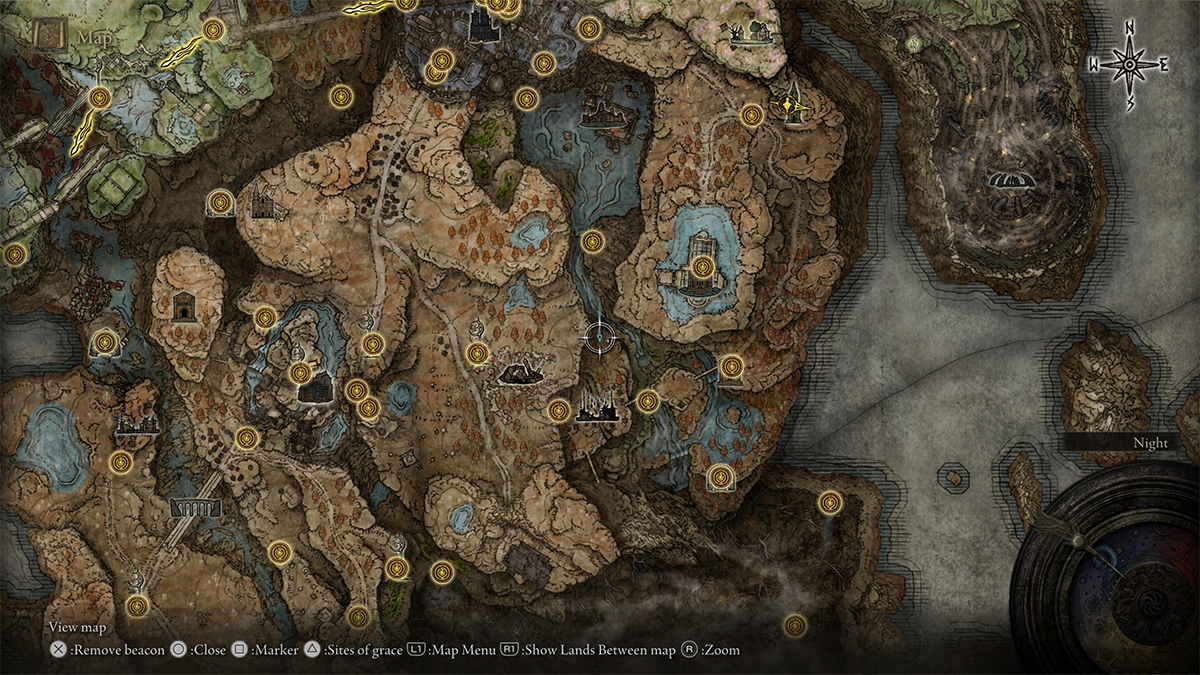
Task: Select the dark cathedral icon at the top edge
Action: (481, 22)
